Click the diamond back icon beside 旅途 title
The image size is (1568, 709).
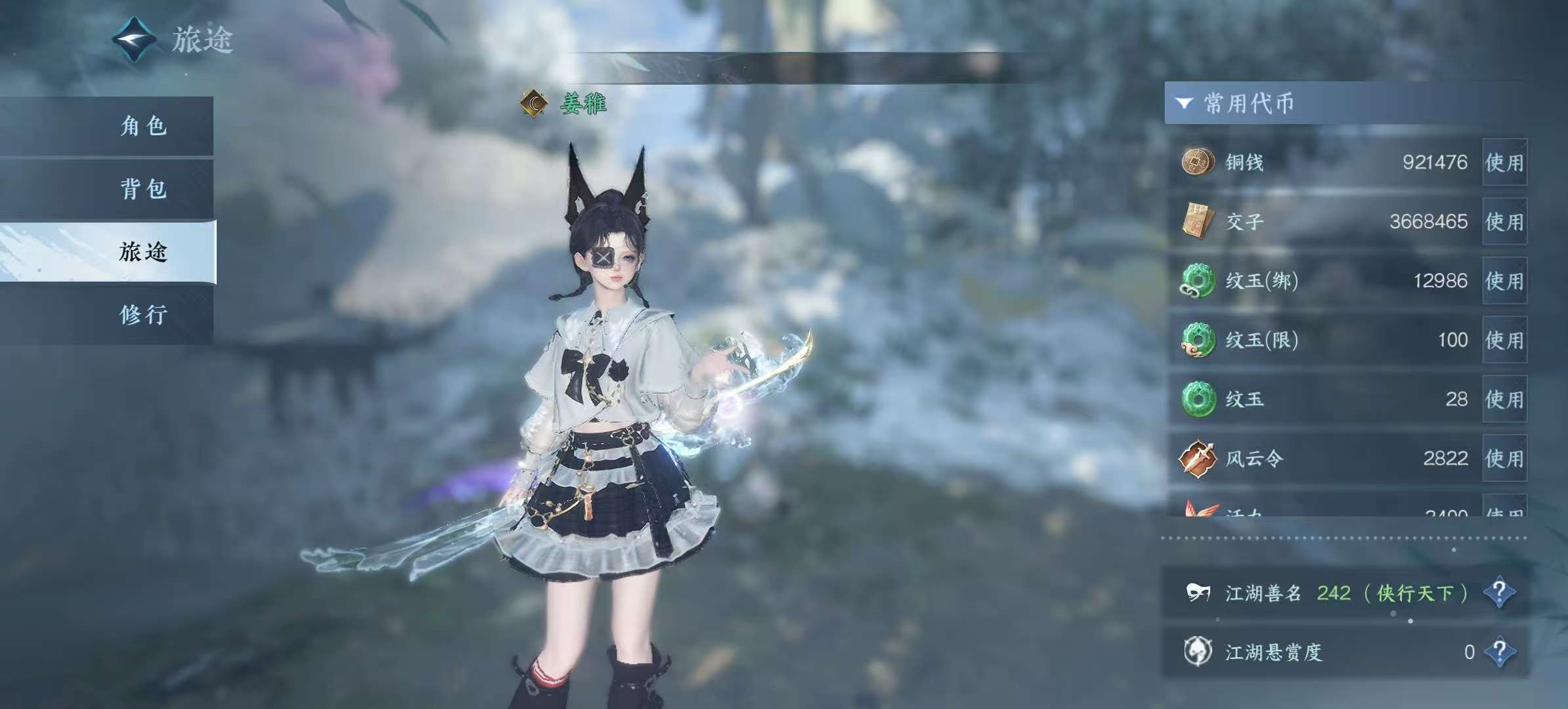pyautogui.click(x=135, y=39)
